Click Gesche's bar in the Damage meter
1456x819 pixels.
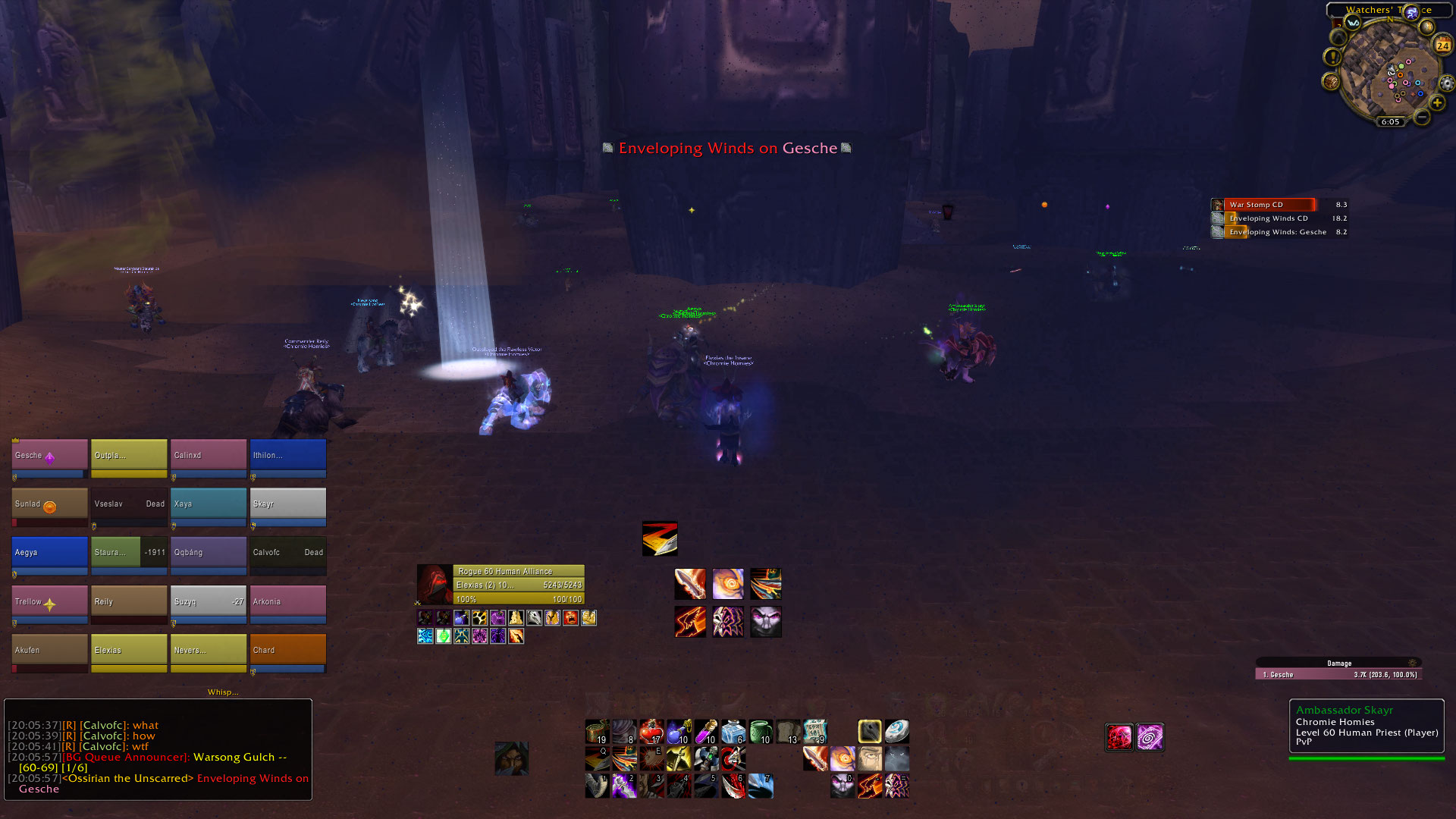[x=1338, y=673]
